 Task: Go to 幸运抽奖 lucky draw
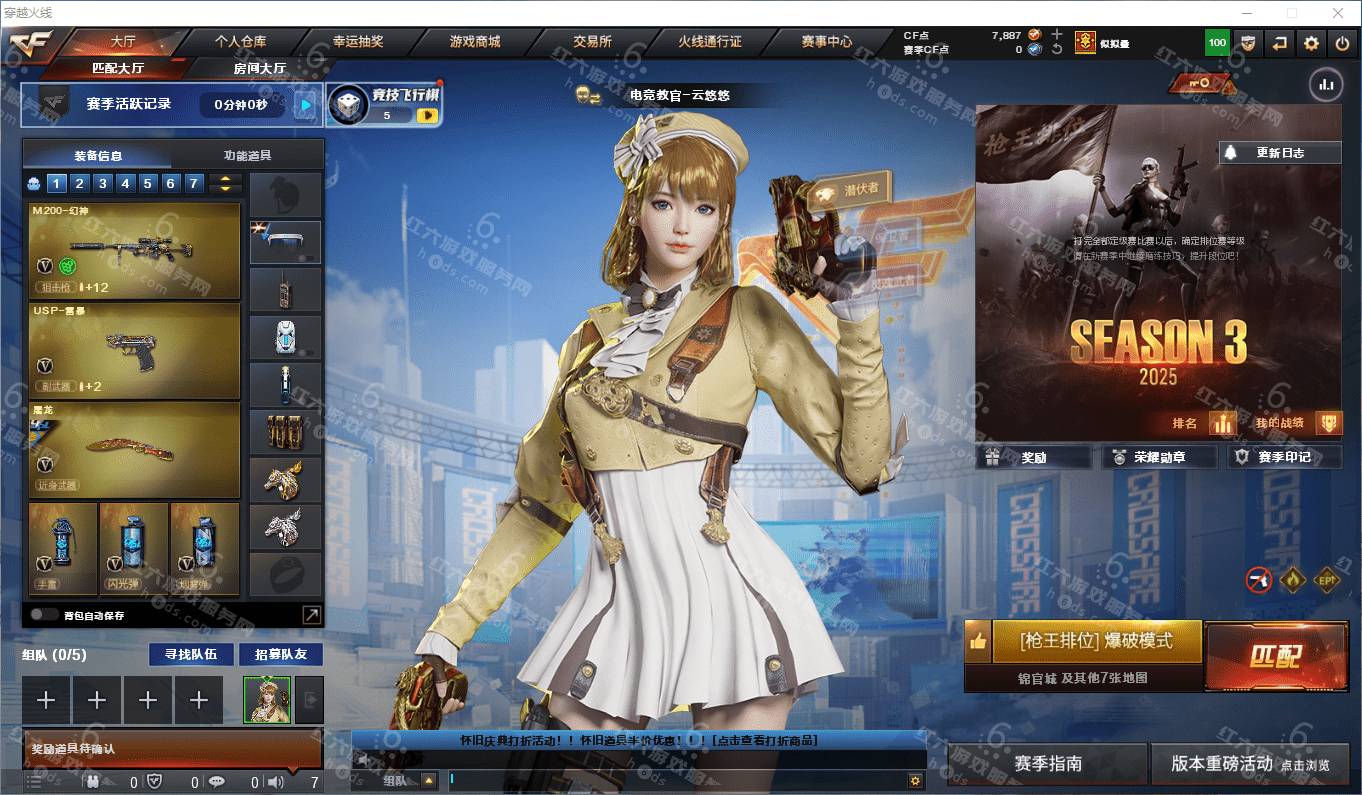click(x=358, y=42)
